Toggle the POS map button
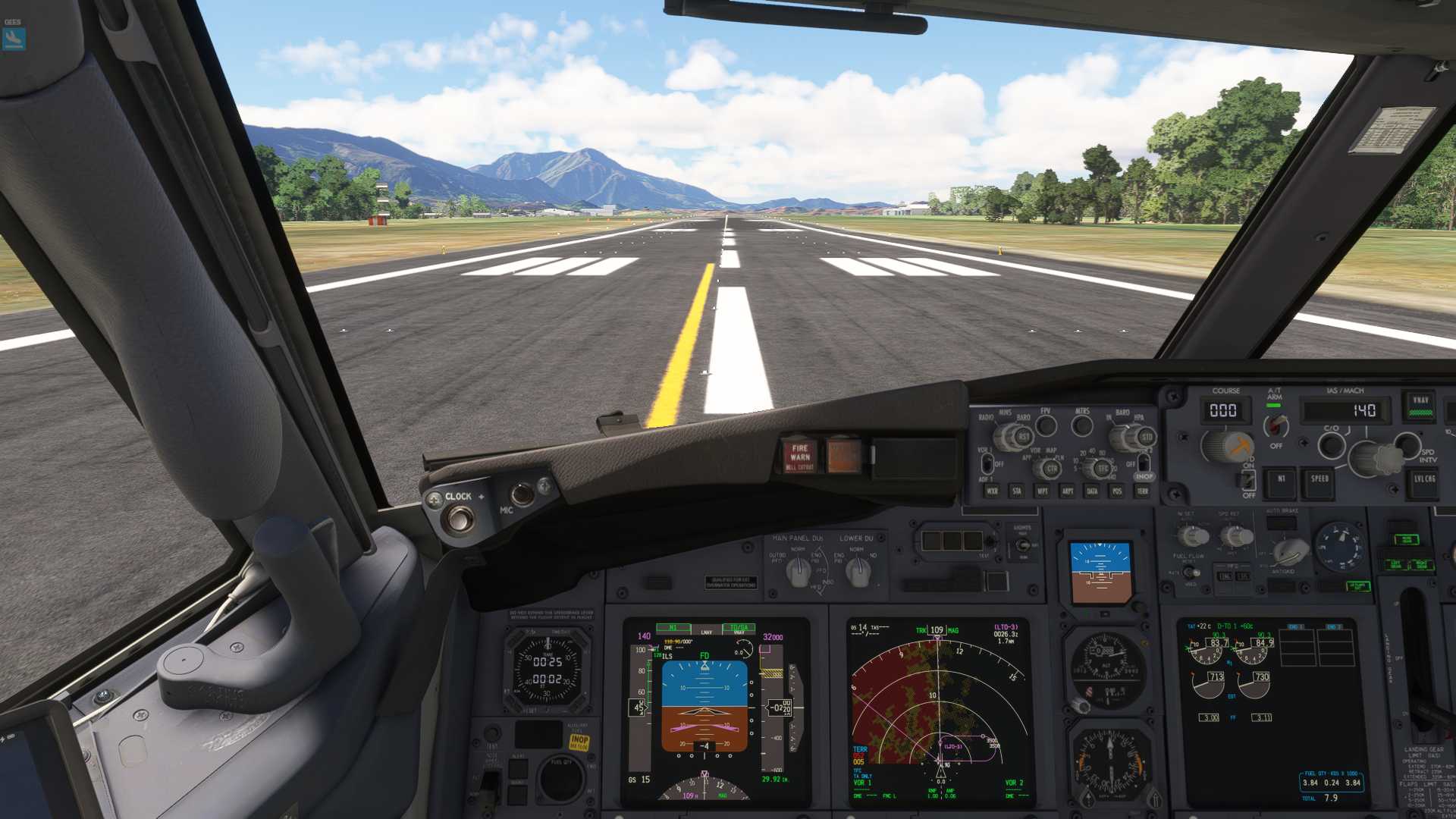1456x819 pixels. click(1117, 491)
